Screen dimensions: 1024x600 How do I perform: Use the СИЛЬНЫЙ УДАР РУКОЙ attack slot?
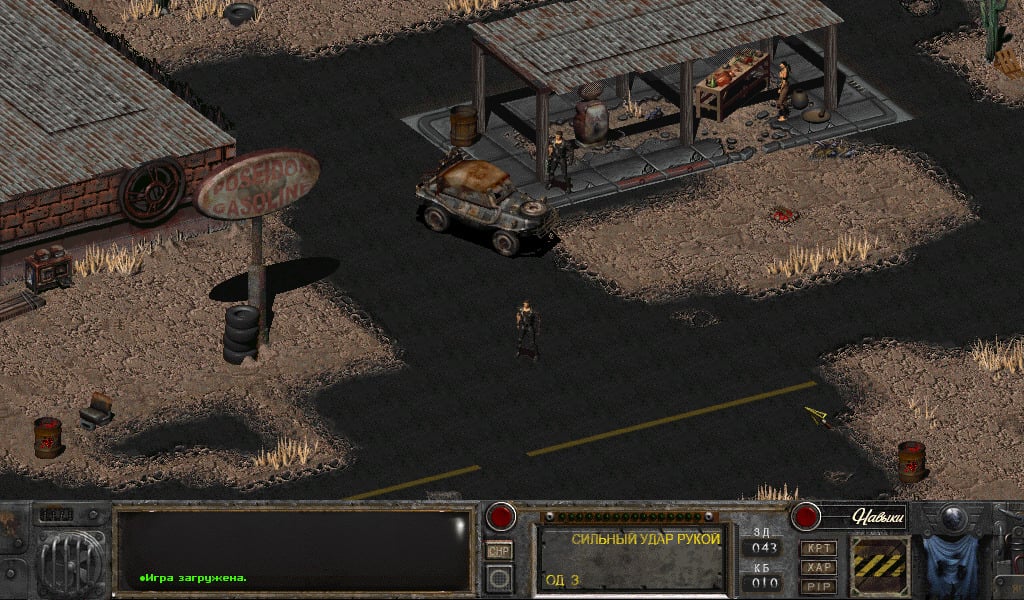coord(632,557)
